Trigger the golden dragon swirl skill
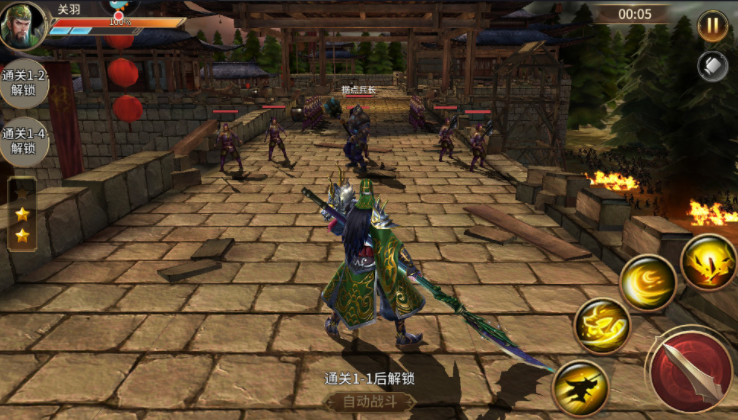The height and width of the screenshot is (420, 738). click(602, 326)
